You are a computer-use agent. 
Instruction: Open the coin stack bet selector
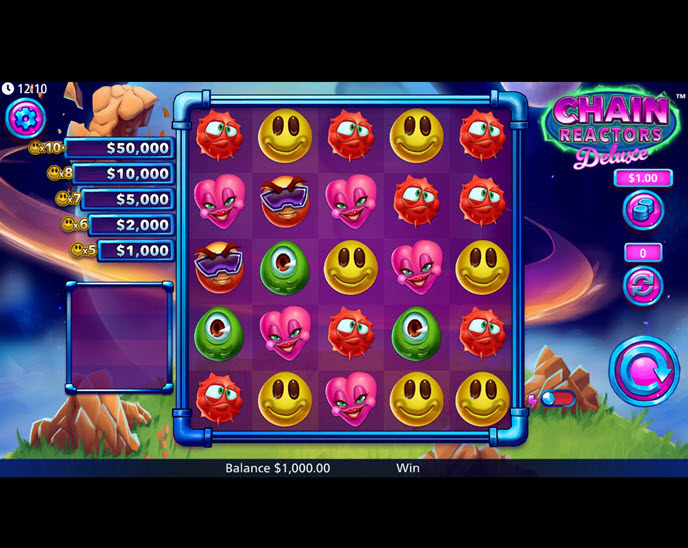643,210
